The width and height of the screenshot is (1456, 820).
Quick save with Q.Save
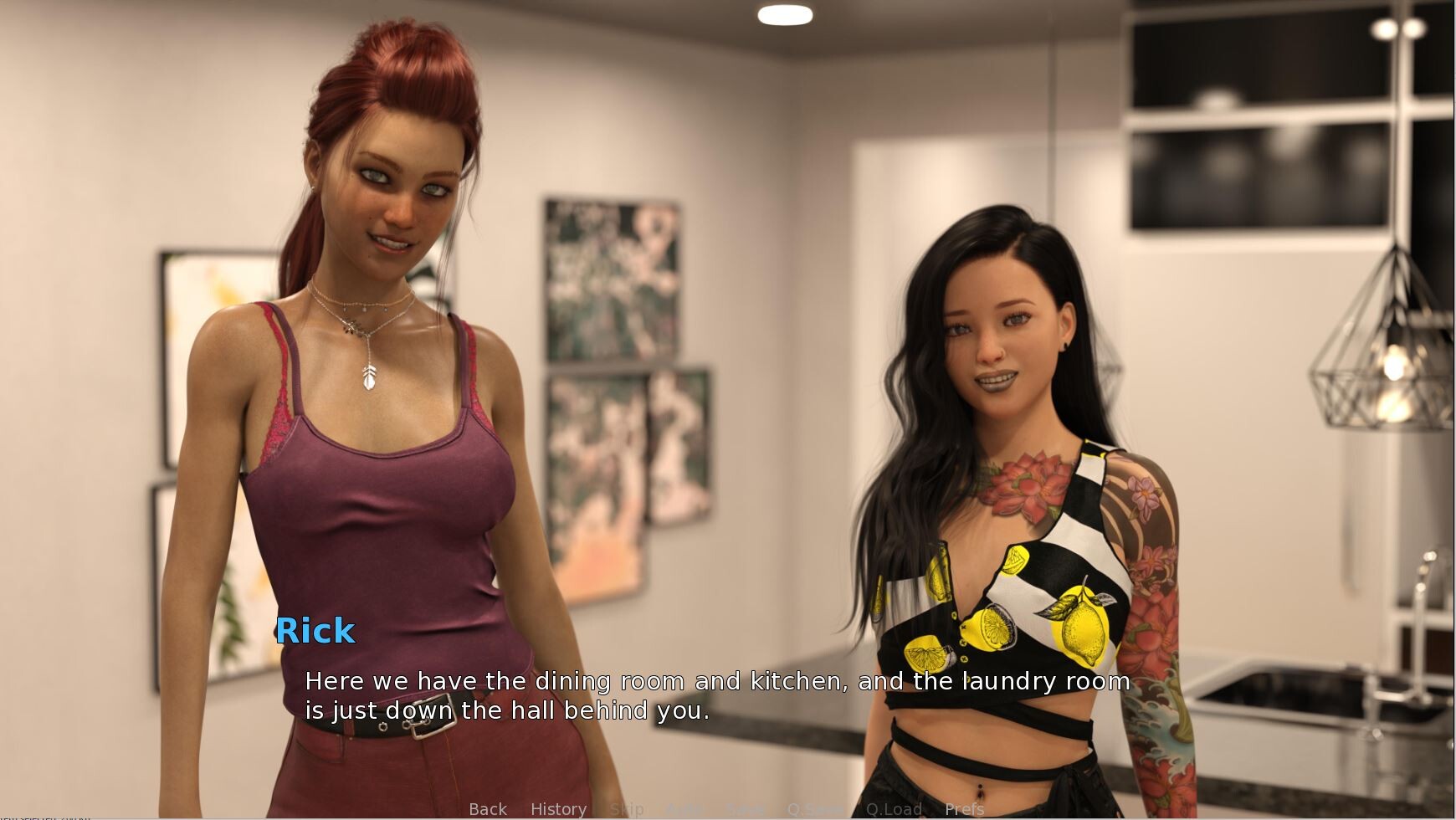click(x=815, y=809)
